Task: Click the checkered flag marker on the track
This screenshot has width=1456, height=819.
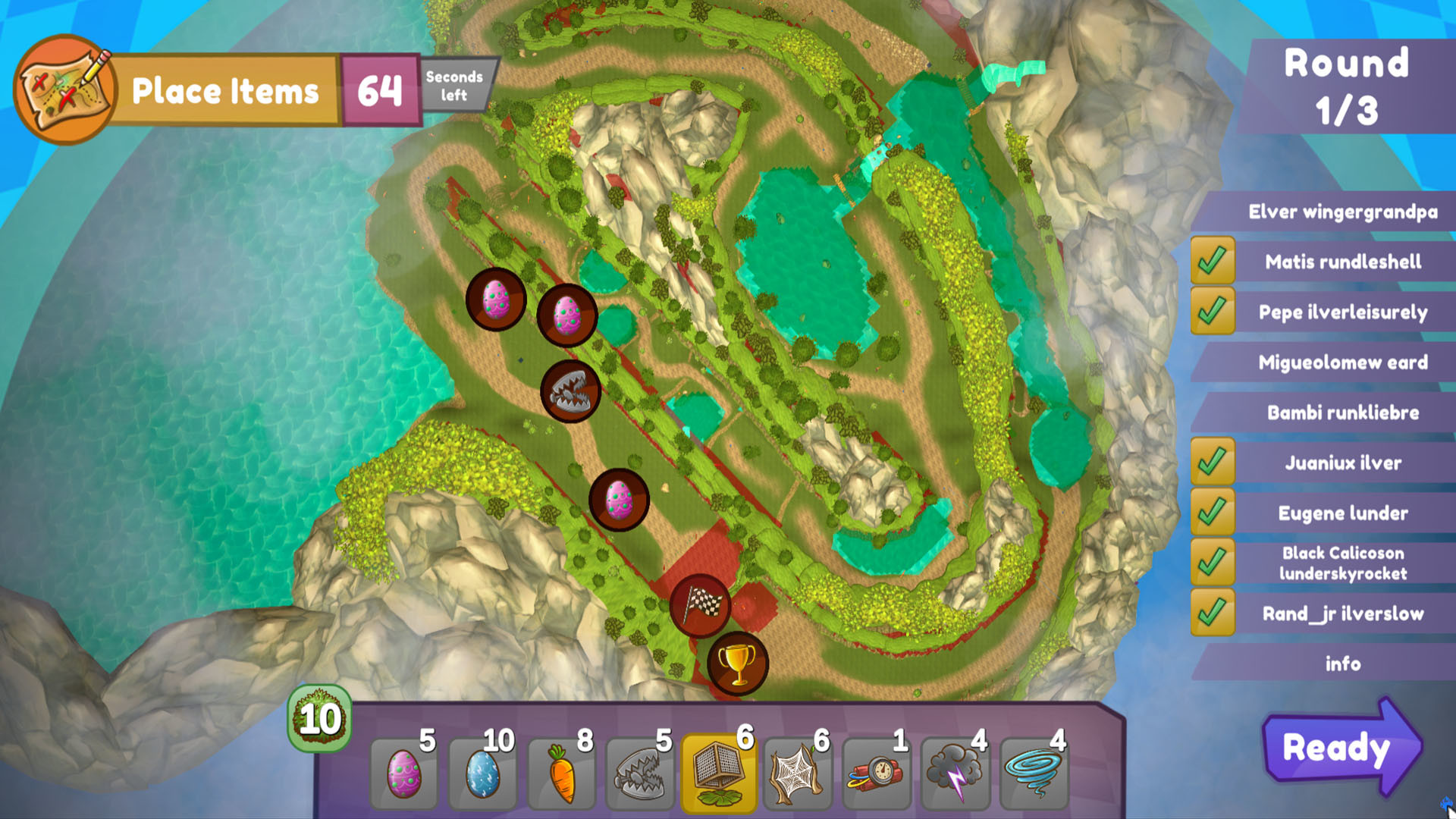Action: click(x=702, y=607)
